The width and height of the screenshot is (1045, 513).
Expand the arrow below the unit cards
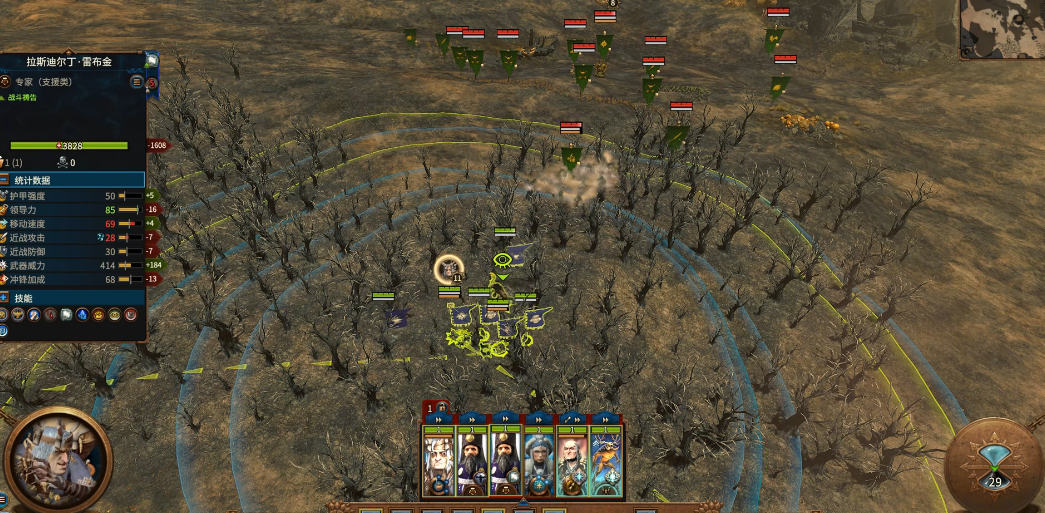[521, 501]
